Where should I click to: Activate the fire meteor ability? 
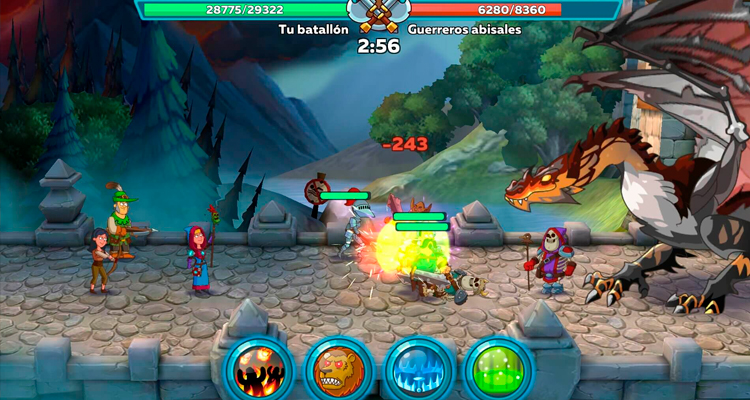[258, 369]
